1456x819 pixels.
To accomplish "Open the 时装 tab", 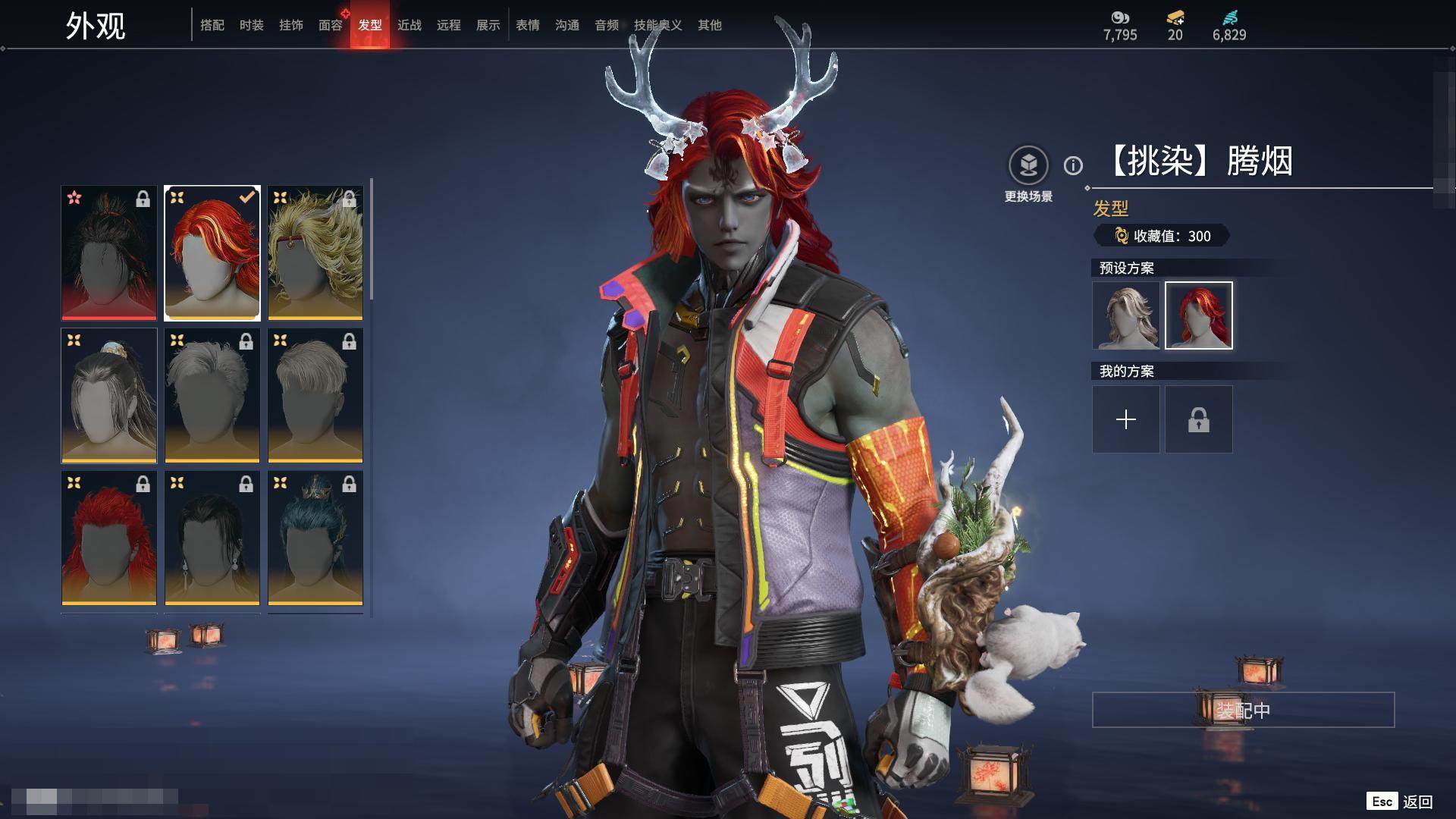I will coord(252,25).
